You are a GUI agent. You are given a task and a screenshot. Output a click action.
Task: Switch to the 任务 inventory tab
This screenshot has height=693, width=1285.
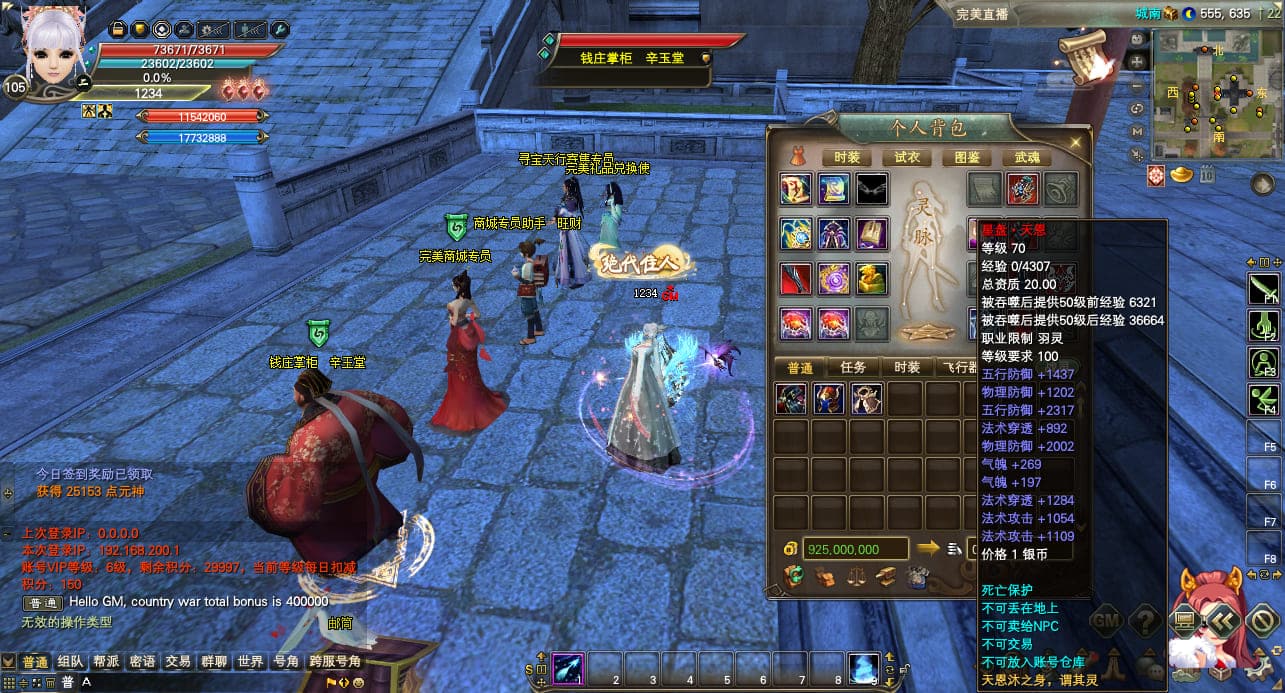tap(853, 367)
